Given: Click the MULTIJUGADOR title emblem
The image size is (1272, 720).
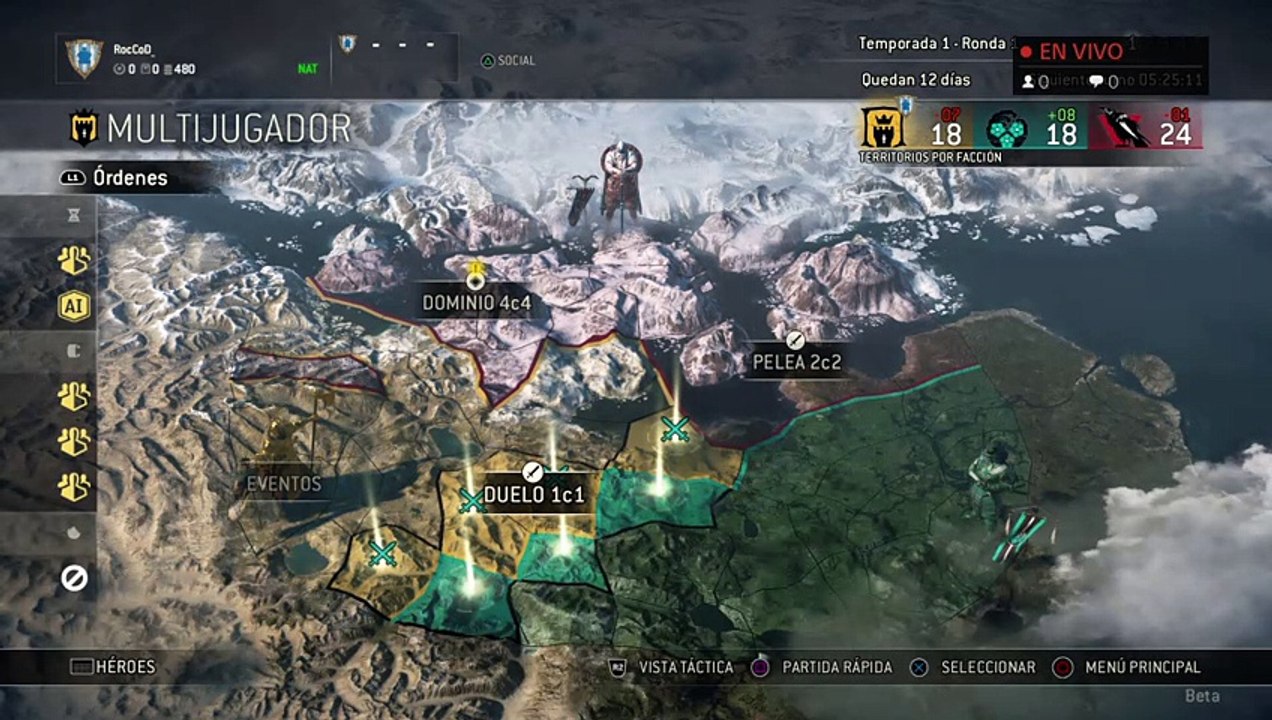Looking at the screenshot, I should [x=82, y=128].
